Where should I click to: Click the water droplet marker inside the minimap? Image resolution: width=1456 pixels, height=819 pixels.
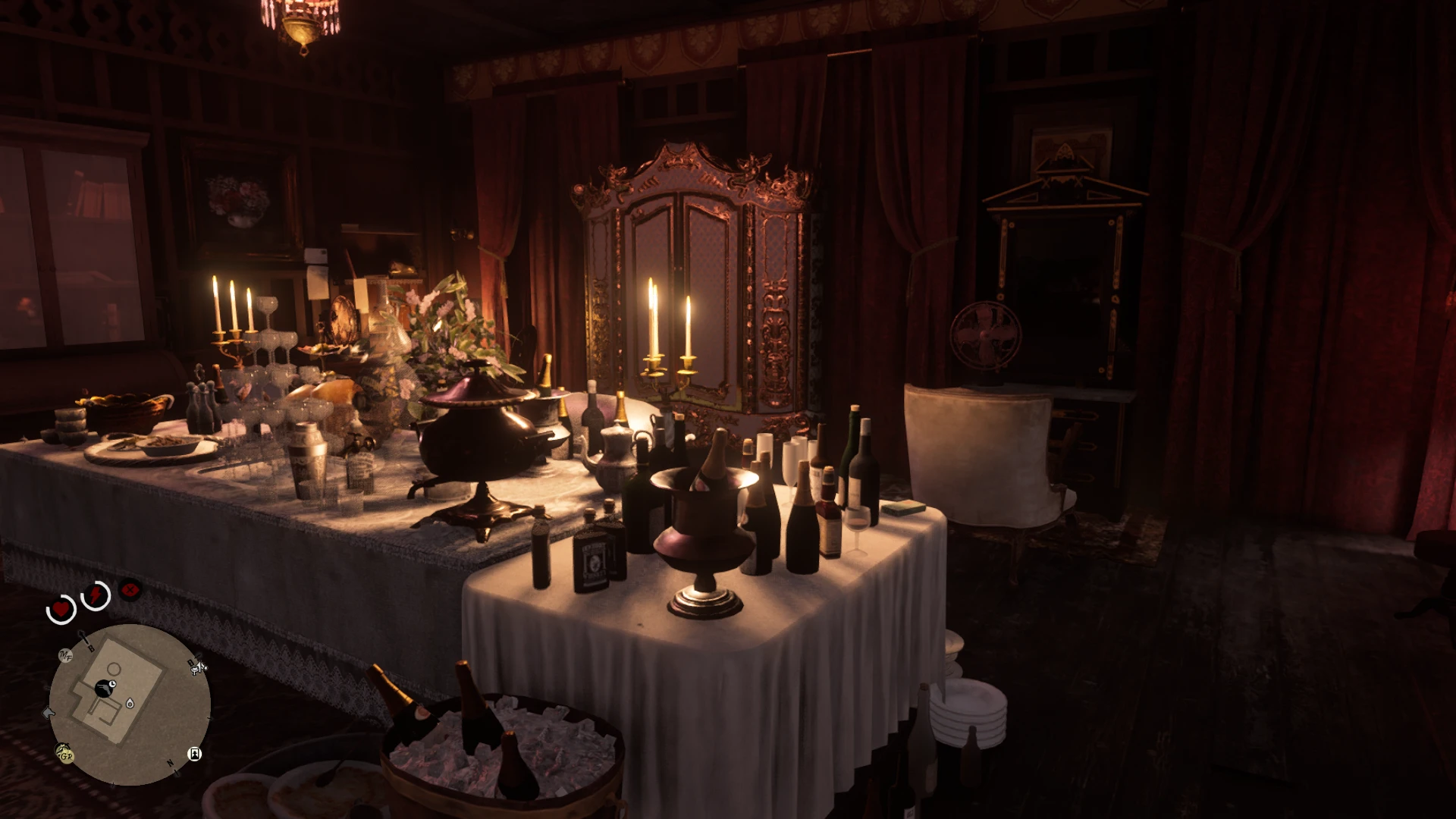[x=130, y=703]
